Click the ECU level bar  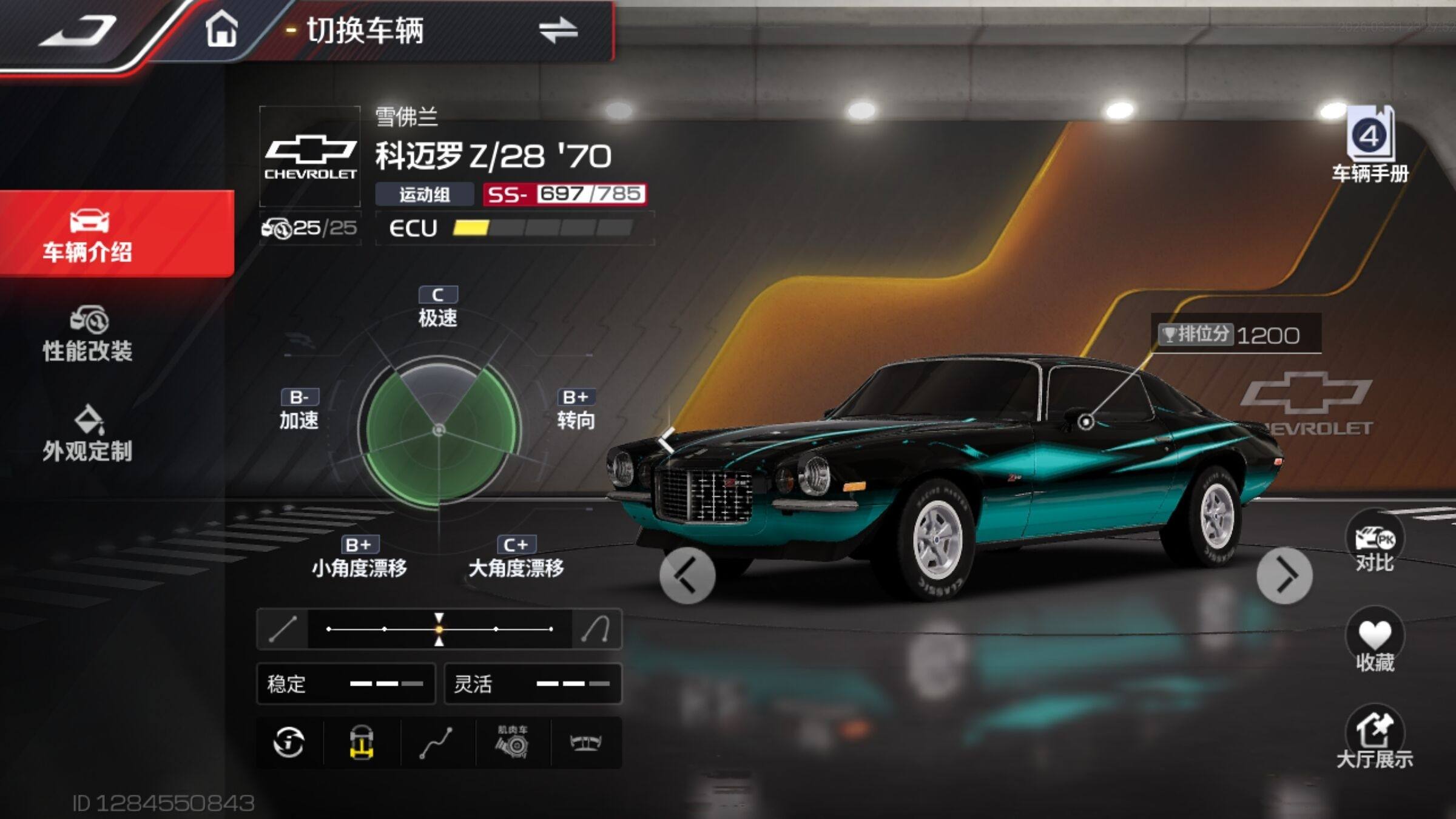542,228
